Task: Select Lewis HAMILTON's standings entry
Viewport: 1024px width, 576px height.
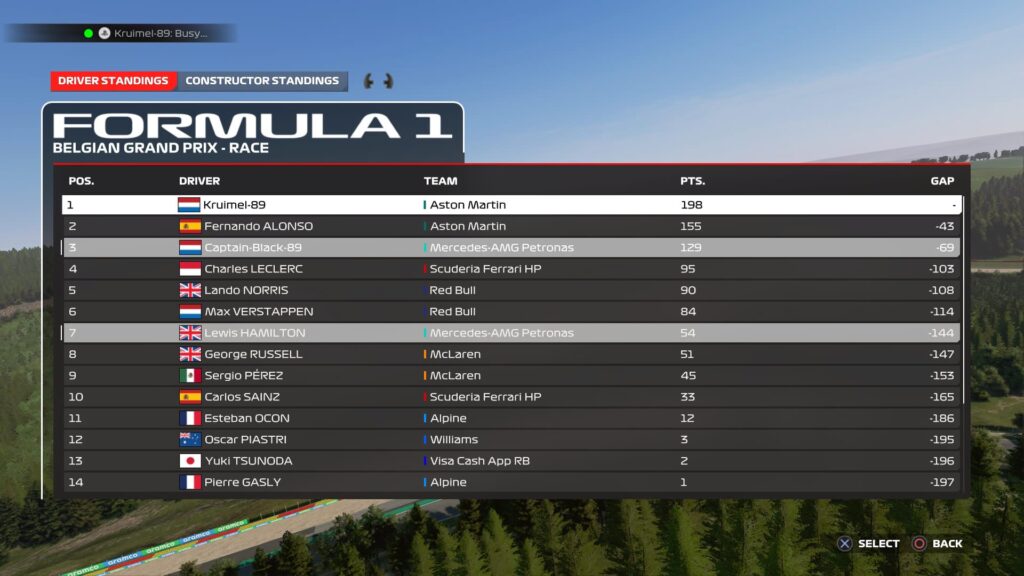Action: click(511, 333)
